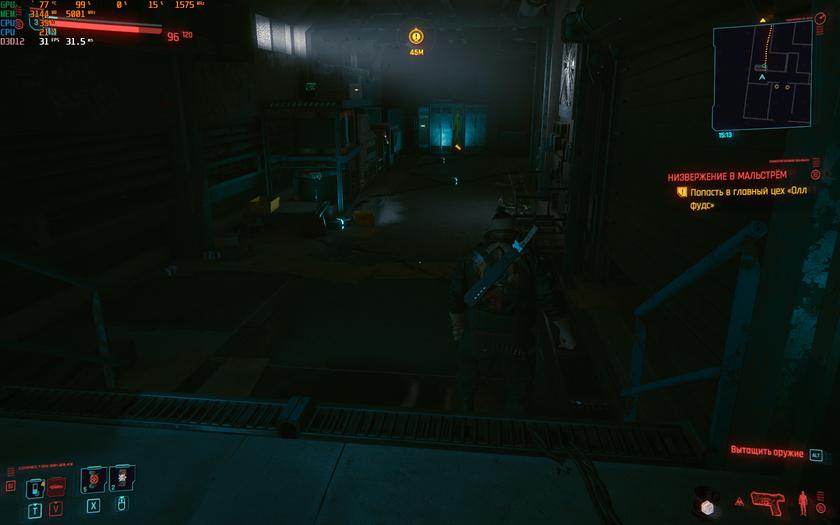The image size is (840, 525).
Task: Click the yellow objective distance marker
Action: tap(416, 37)
